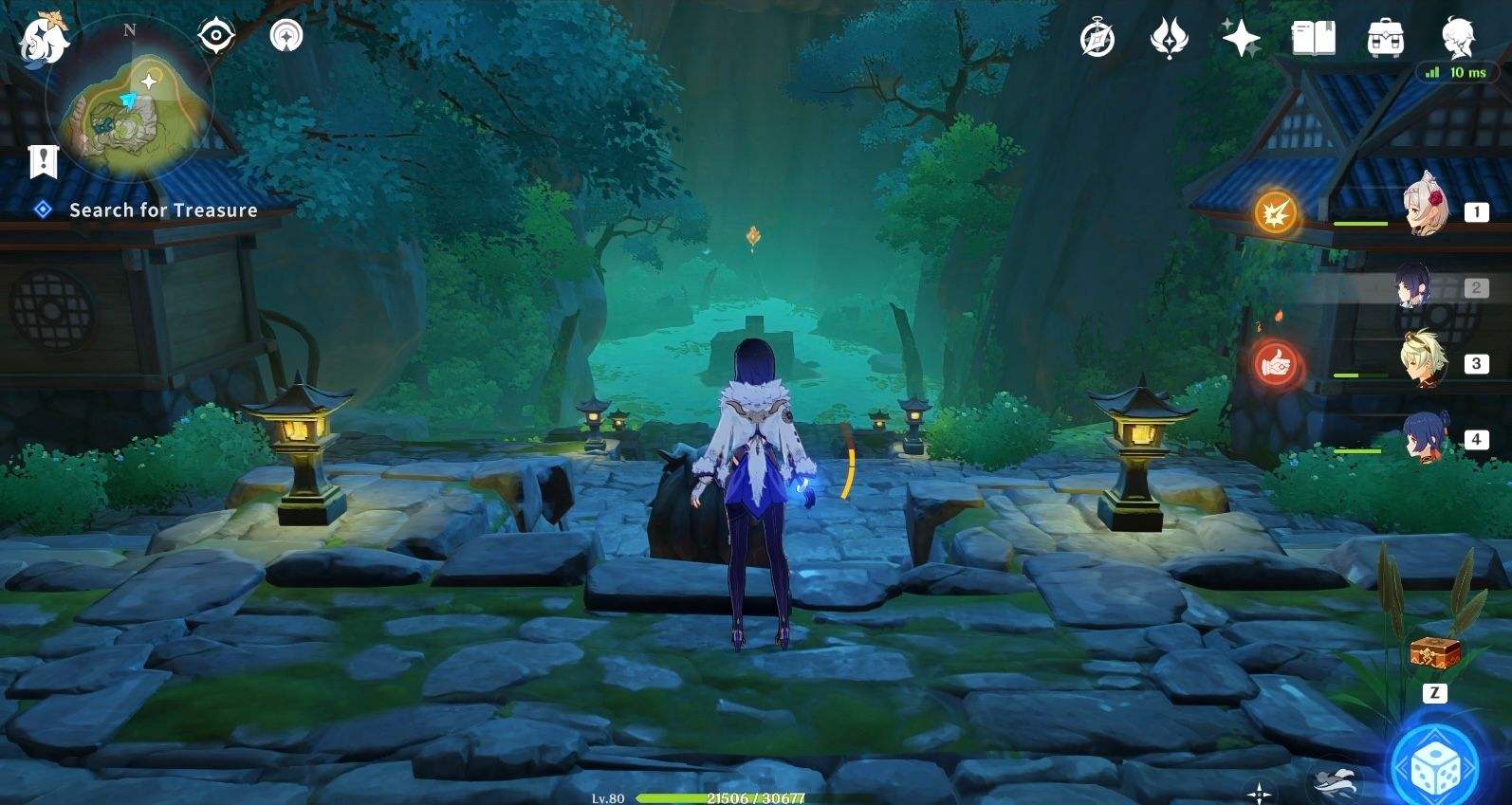Activate the Z treasure gadget box
Viewport: 1512px width, 805px height.
coord(1432,651)
